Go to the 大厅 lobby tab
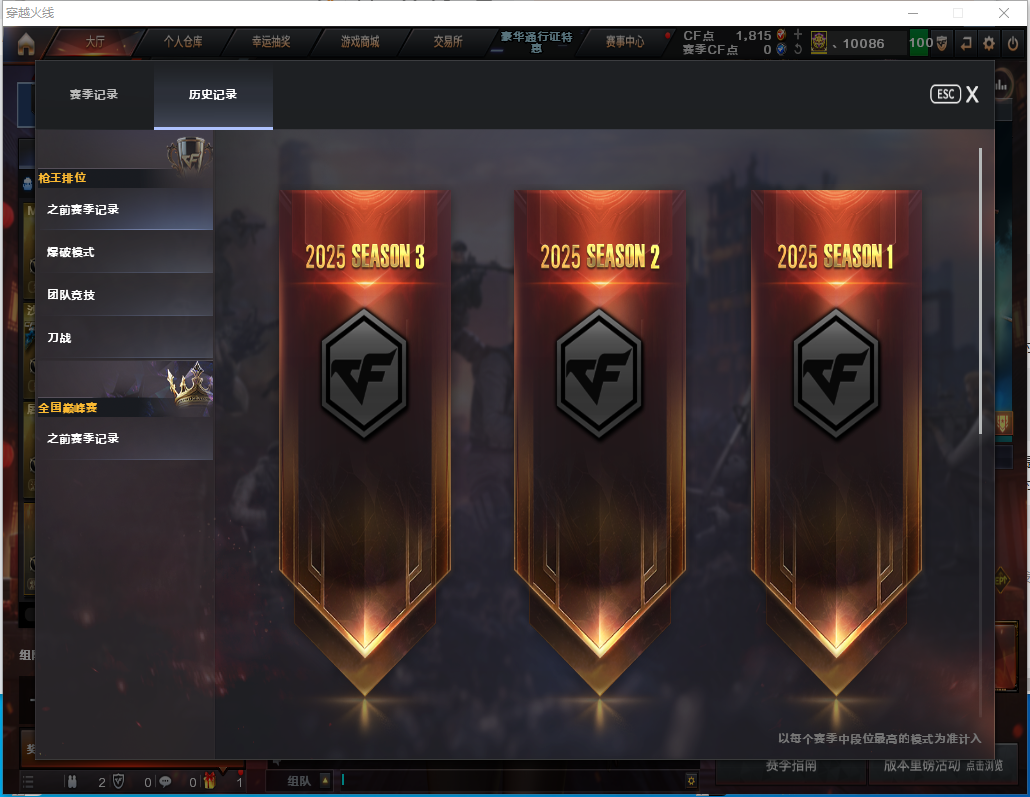This screenshot has width=1030, height=797. (x=95, y=42)
